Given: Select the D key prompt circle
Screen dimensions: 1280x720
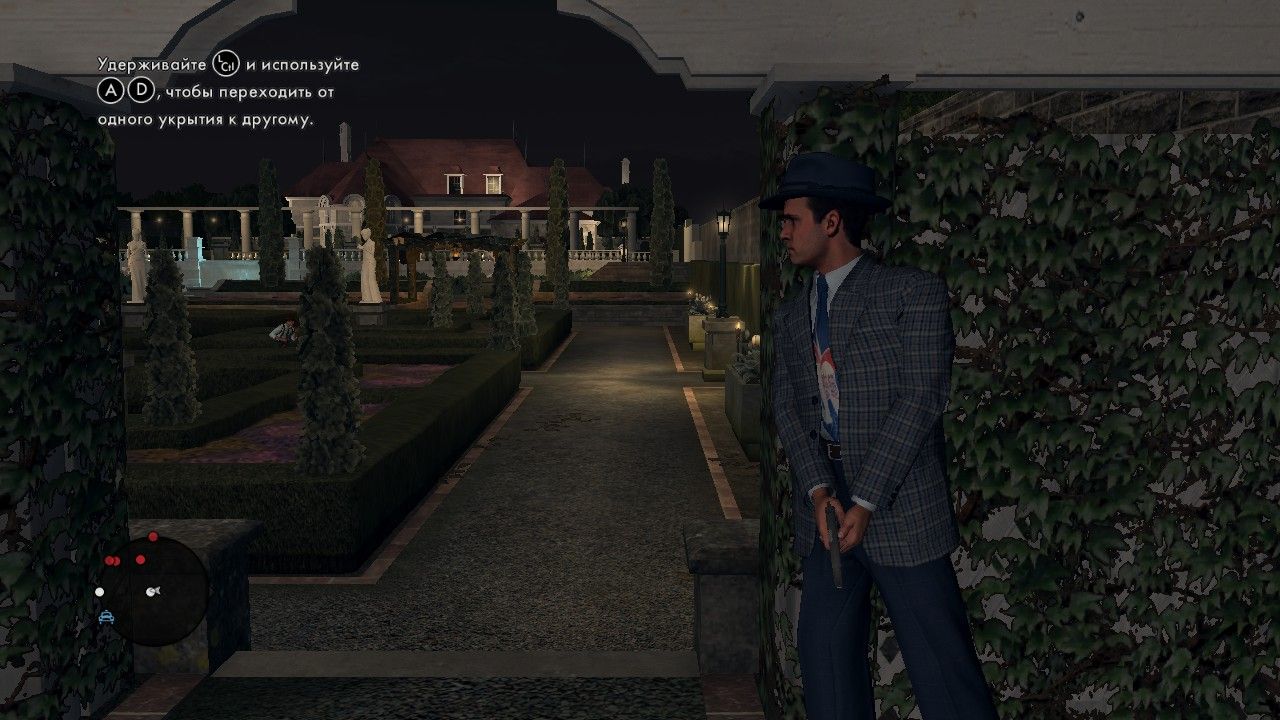Looking at the screenshot, I should click(141, 92).
